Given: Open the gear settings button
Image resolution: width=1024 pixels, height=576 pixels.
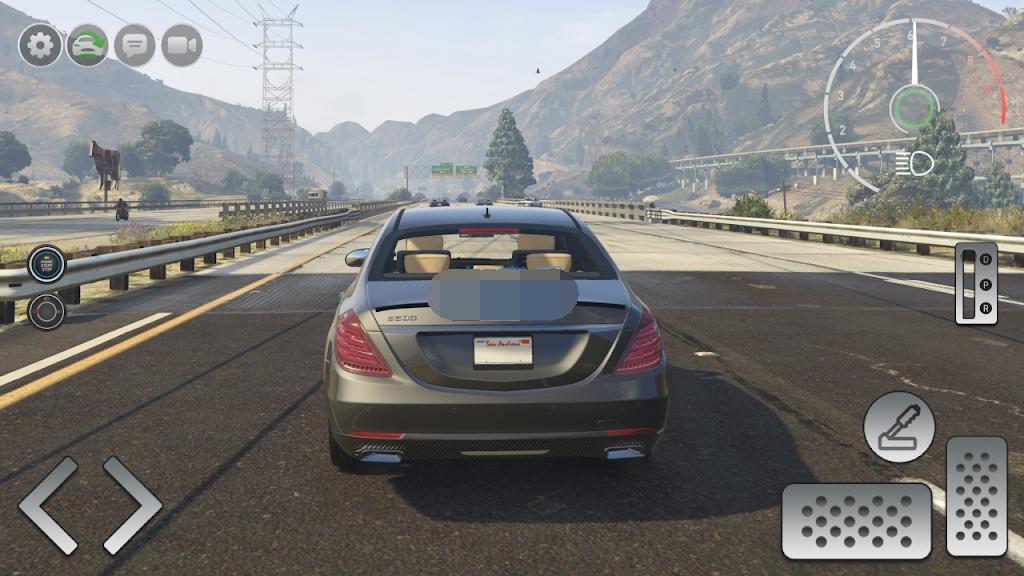Looking at the screenshot, I should (40, 45).
